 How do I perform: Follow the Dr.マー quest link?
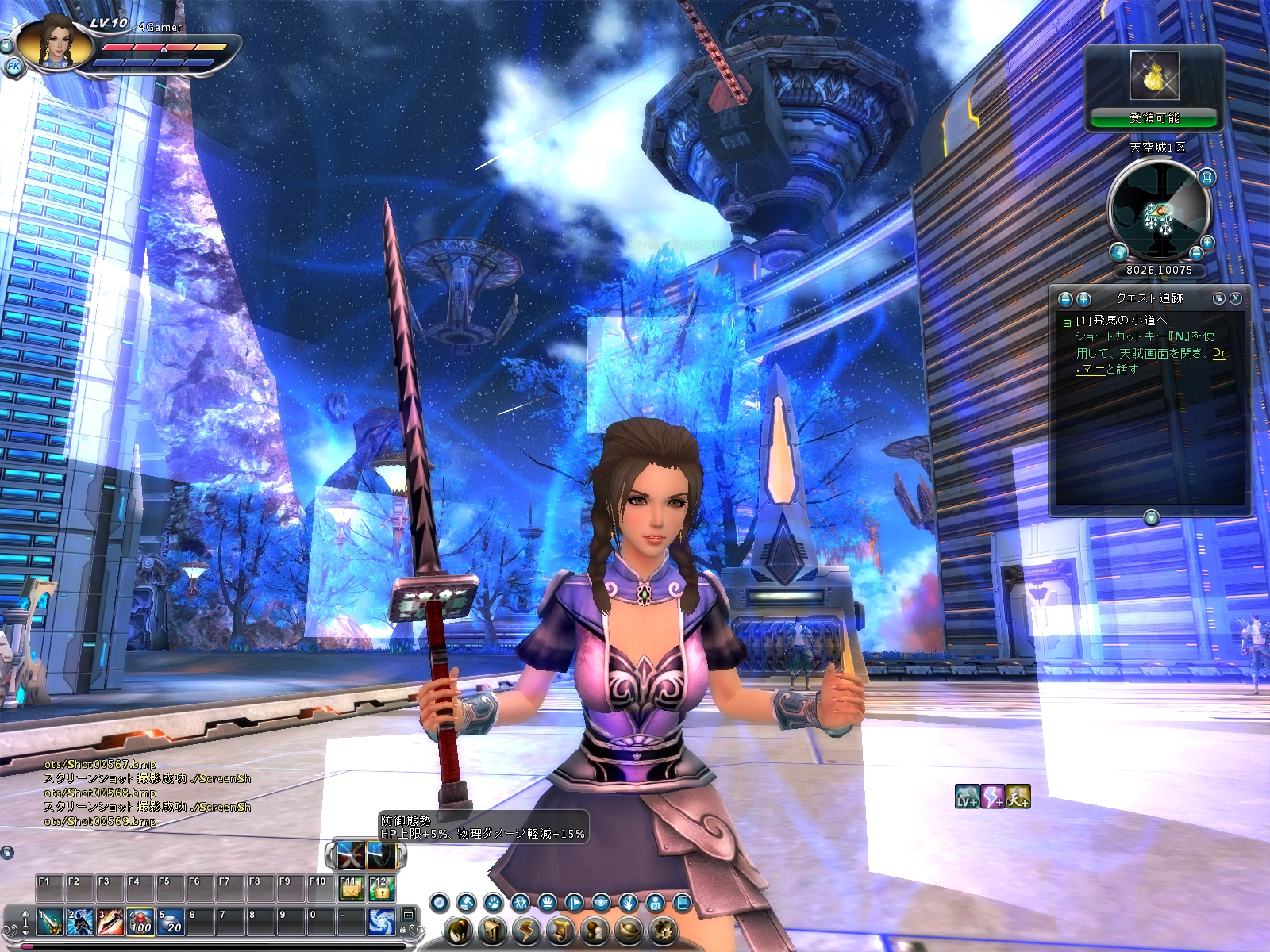pos(1219,353)
